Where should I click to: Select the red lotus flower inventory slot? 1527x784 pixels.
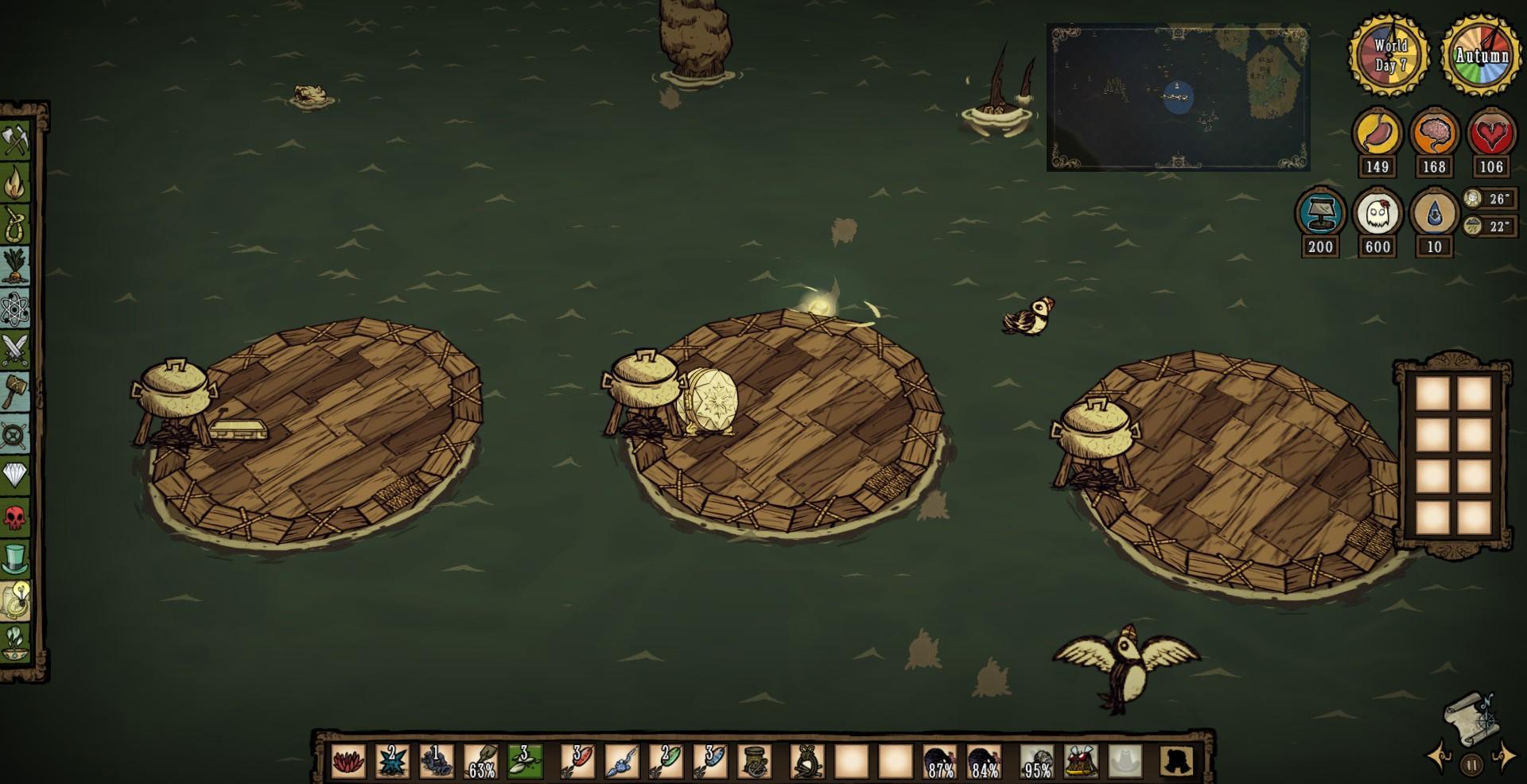click(x=348, y=762)
